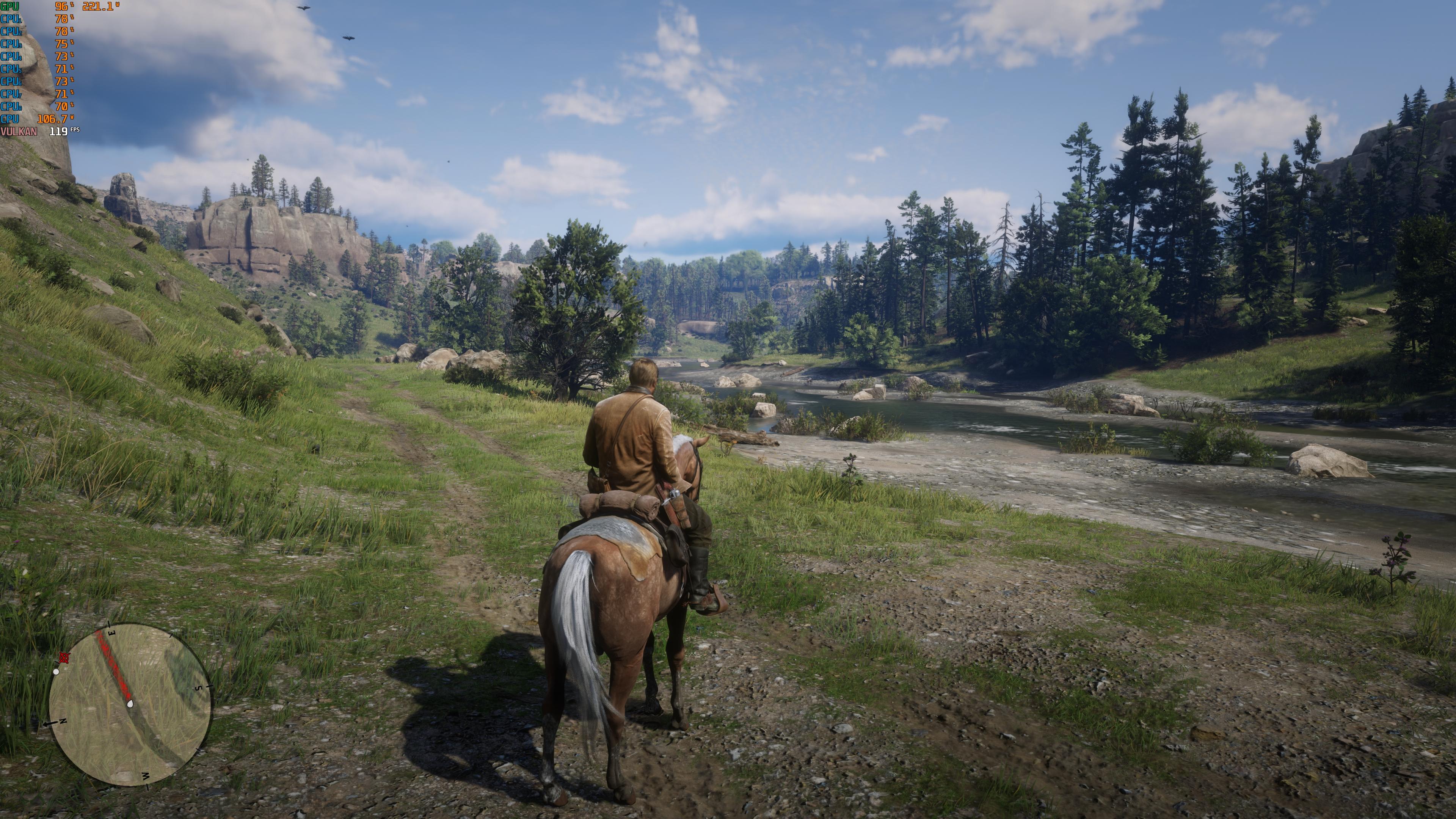
Task: Click the red waypoint marker on the minimap
Action: tap(64, 658)
